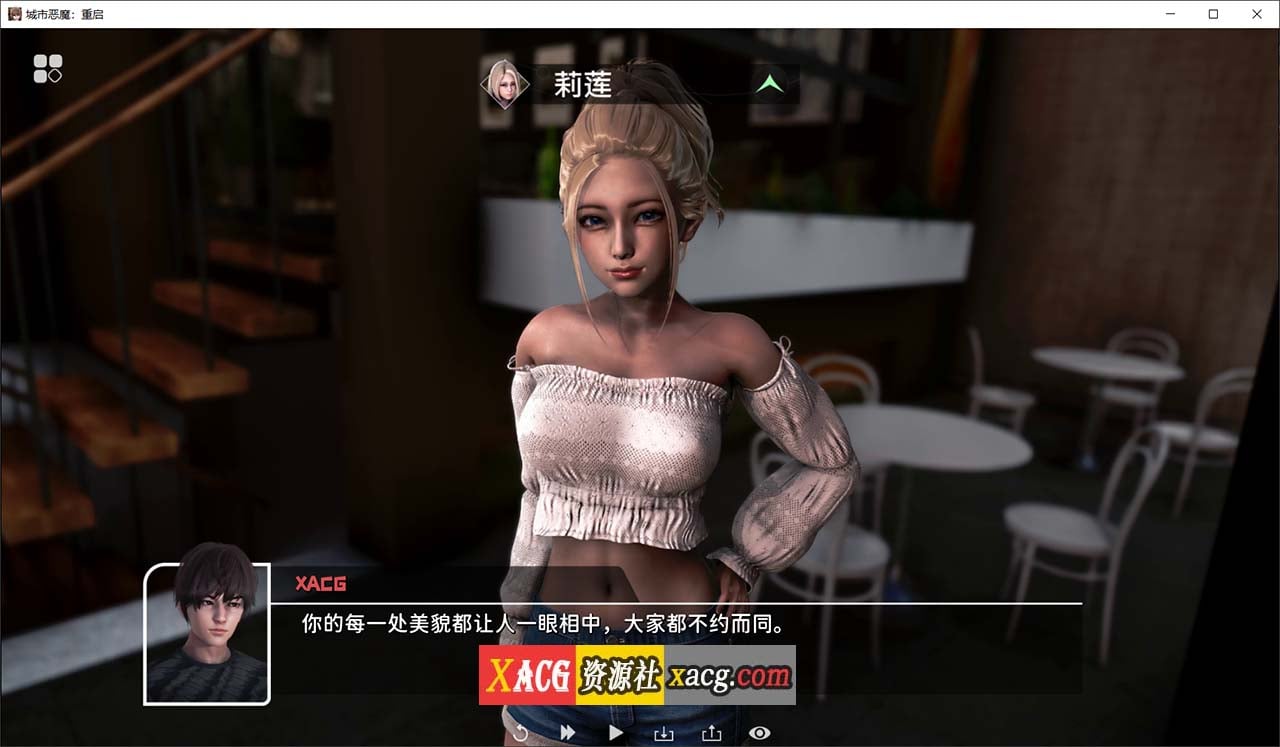Image resolution: width=1280 pixels, height=747 pixels.
Task: Click 莉莲's circular avatar icon
Action: pyautogui.click(x=504, y=82)
